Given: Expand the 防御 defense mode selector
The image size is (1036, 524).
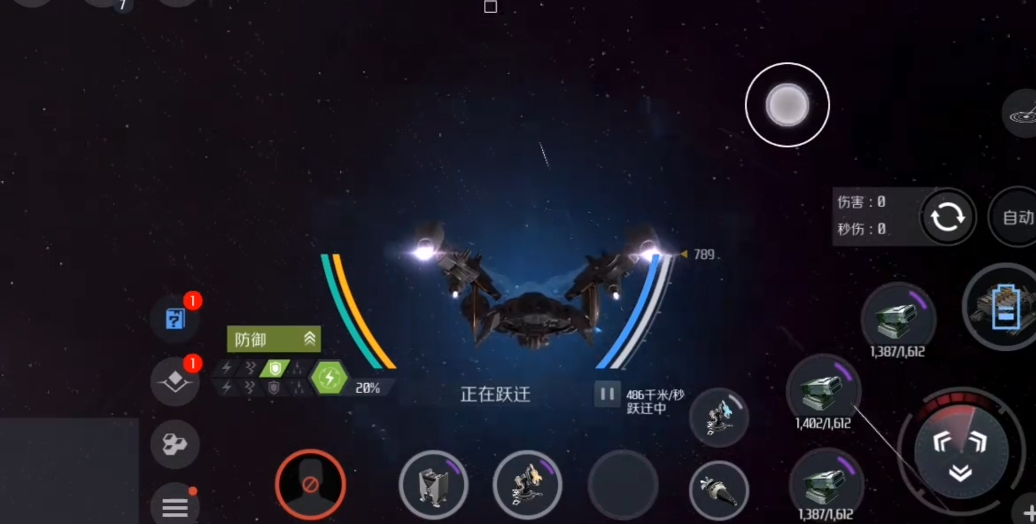Looking at the screenshot, I should point(274,339).
